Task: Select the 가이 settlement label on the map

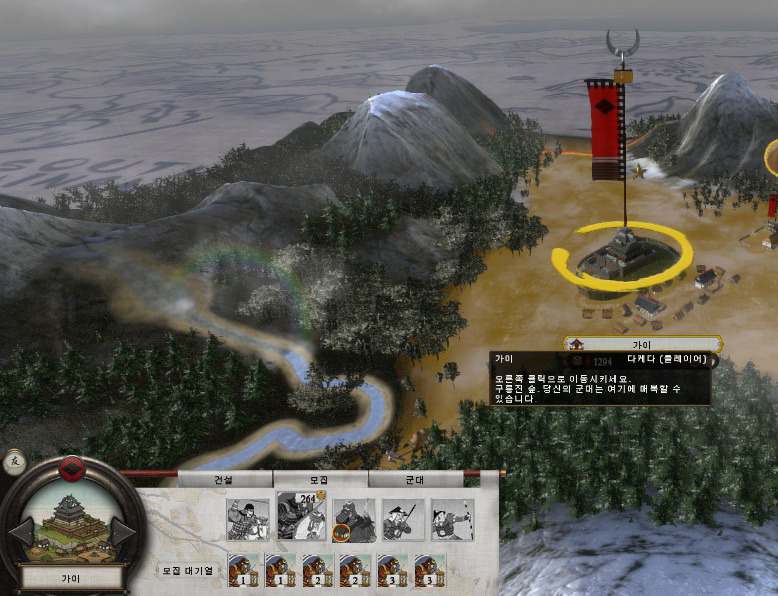Action: click(641, 344)
